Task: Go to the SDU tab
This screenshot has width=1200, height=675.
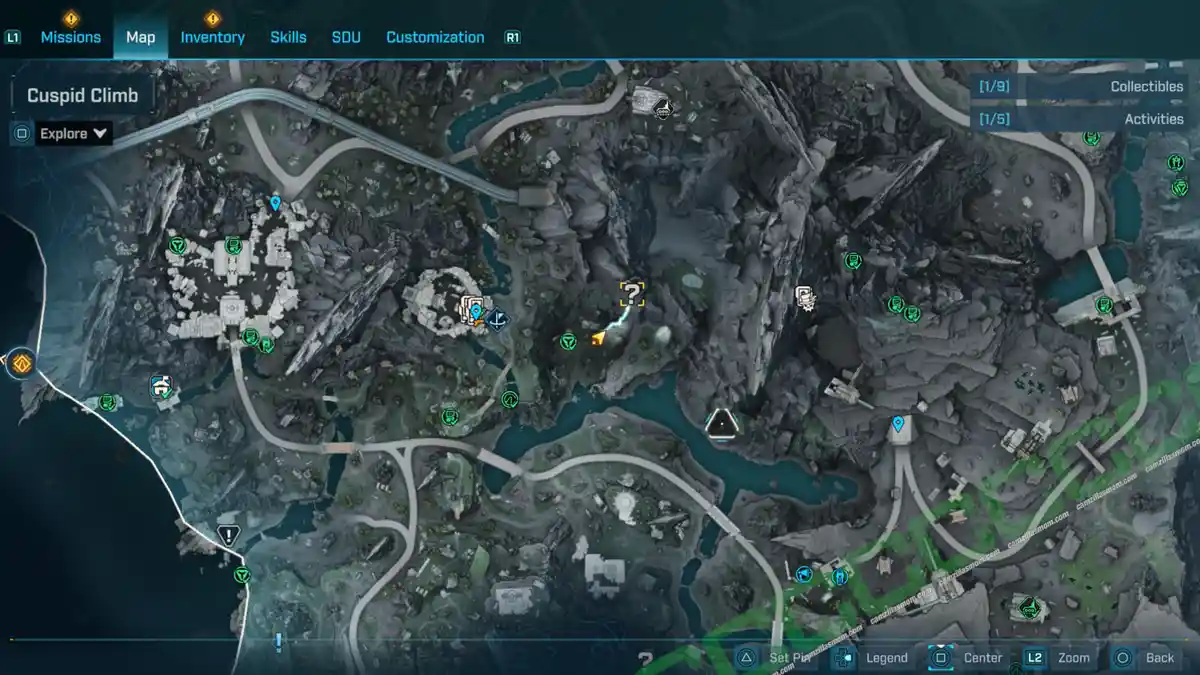Action: pyautogui.click(x=345, y=37)
